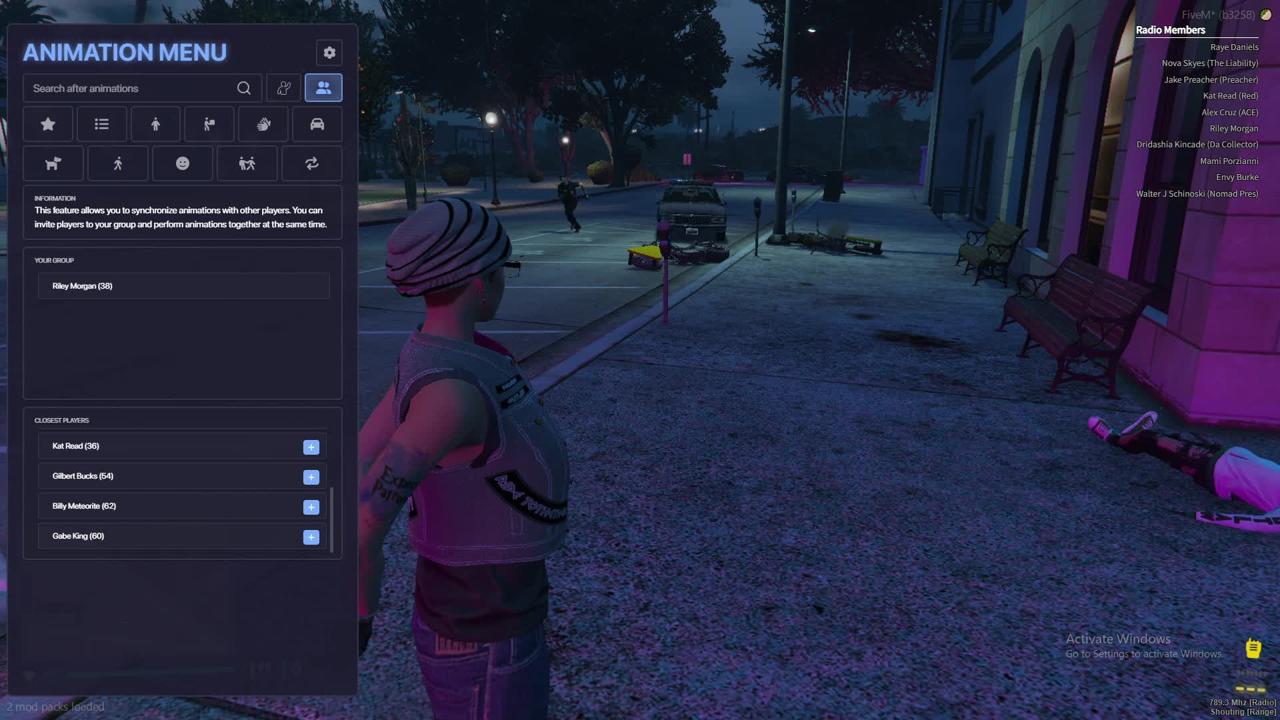This screenshot has width=1280, height=720.
Task: Open the dog animations category
Action: (53, 164)
